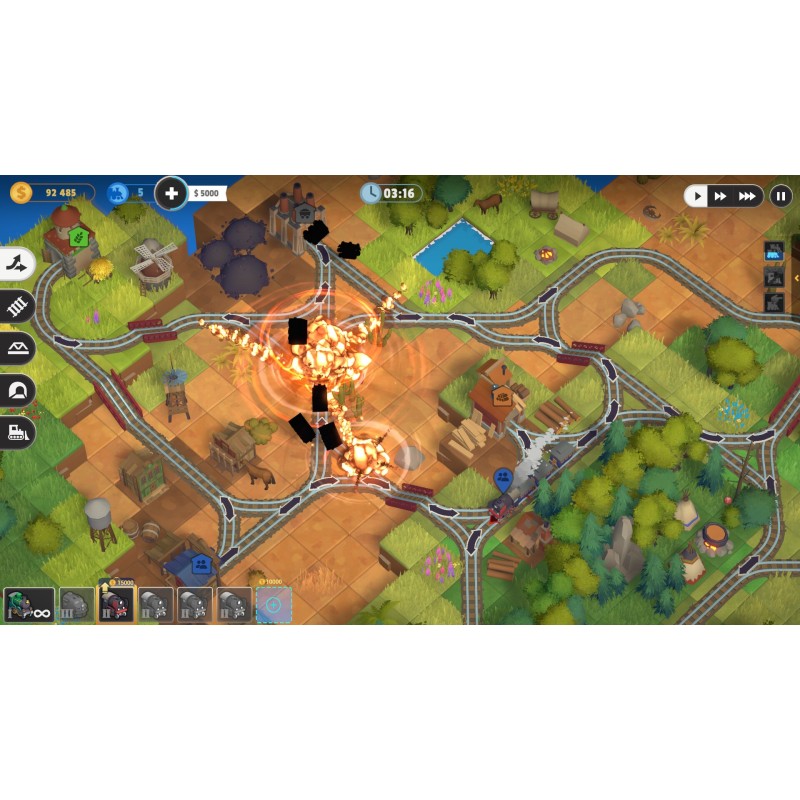Pick the tunnel building tool
The height and width of the screenshot is (800, 800).
click(x=17, y=390)
